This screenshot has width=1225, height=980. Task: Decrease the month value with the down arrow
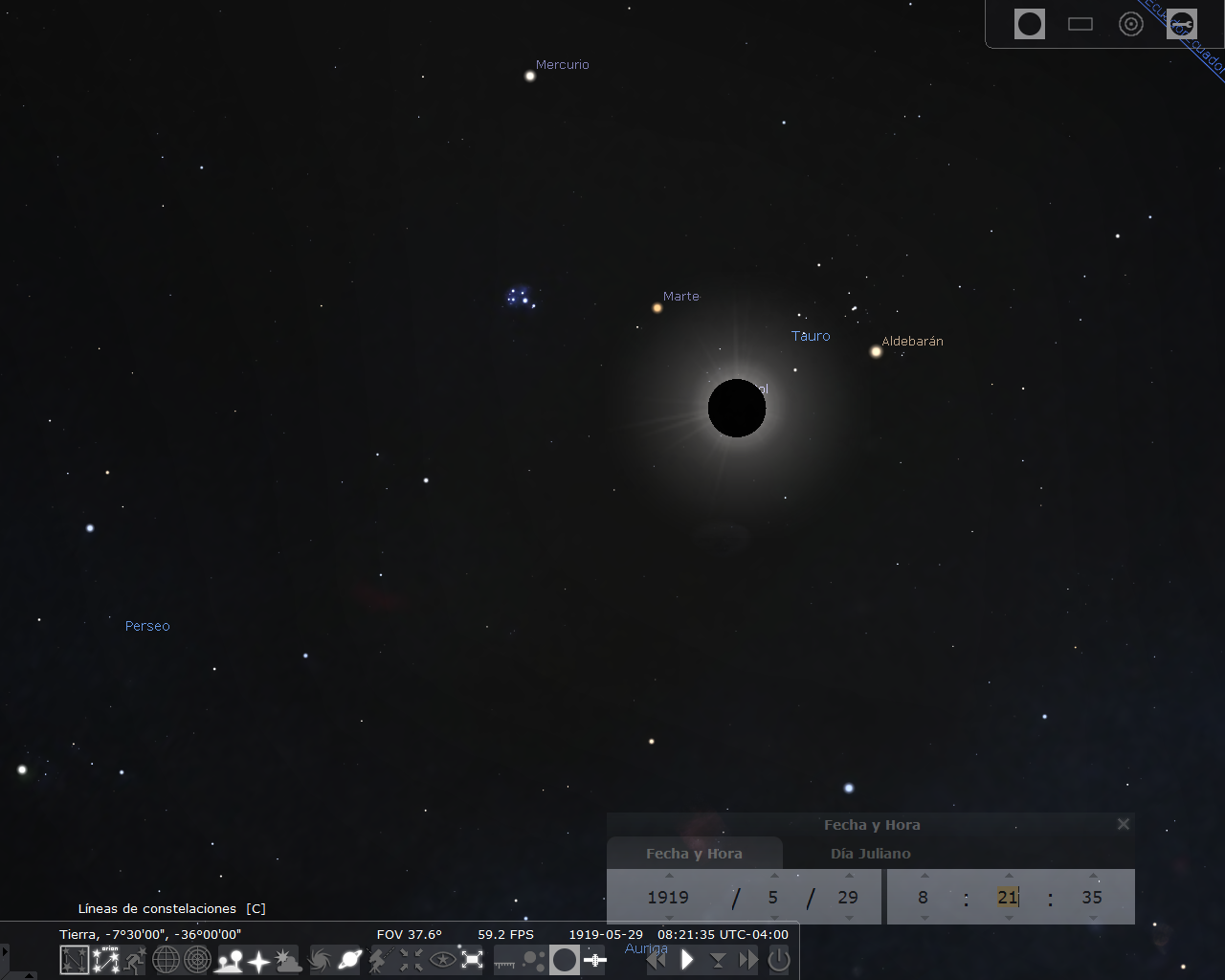773,918
